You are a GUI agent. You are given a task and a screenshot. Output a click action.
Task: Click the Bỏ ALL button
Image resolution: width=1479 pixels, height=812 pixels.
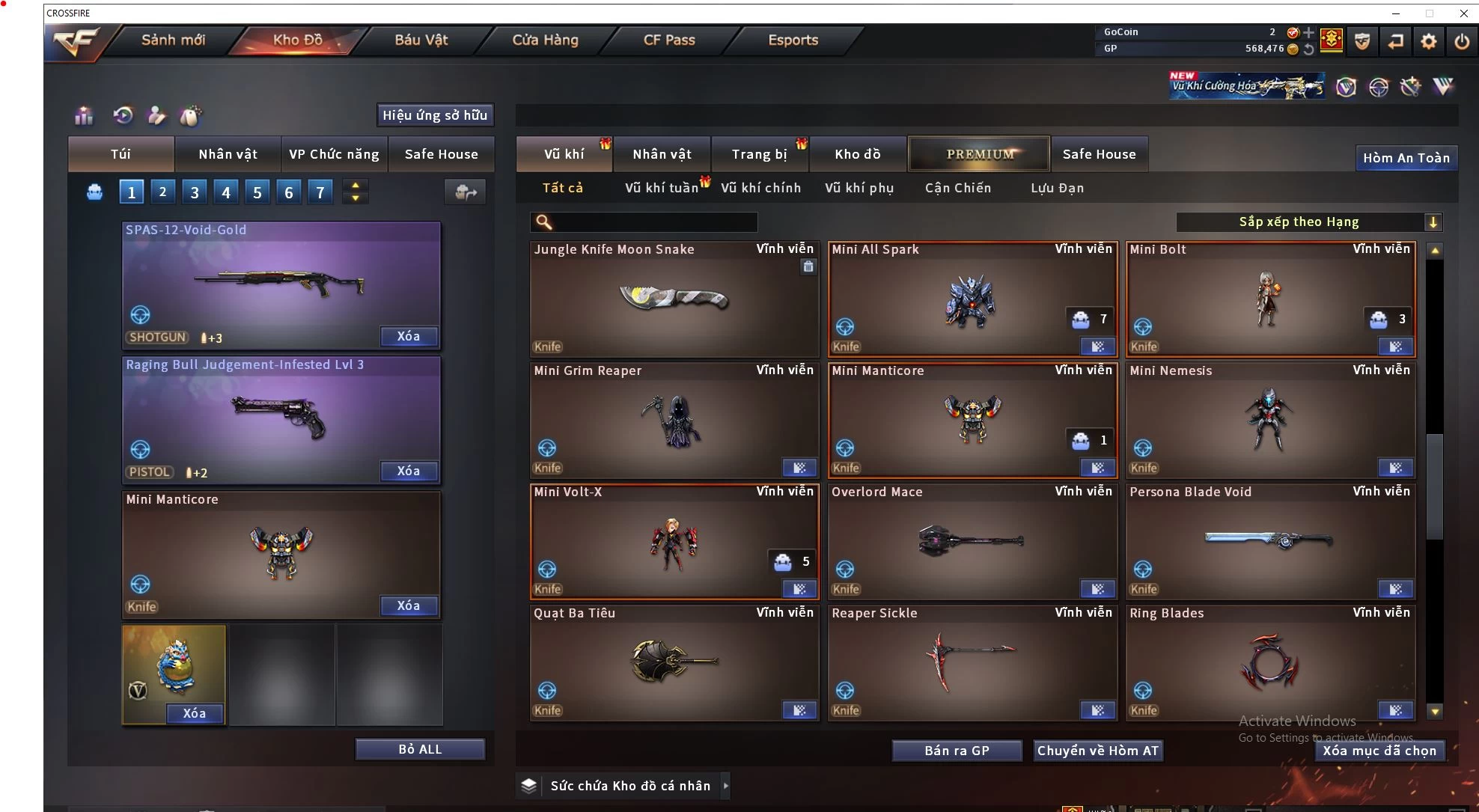click(420, 749)
